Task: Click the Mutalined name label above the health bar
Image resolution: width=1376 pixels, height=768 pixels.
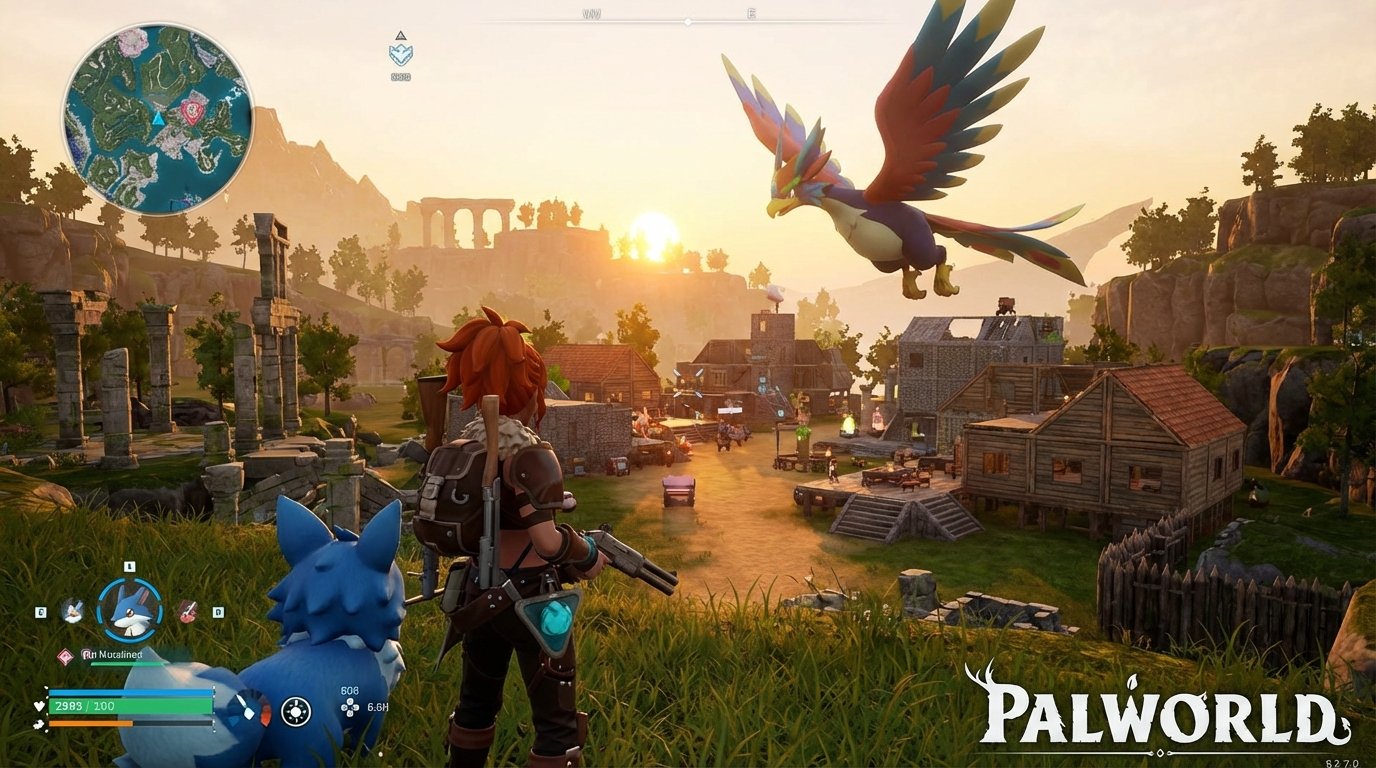Action: 114,655
